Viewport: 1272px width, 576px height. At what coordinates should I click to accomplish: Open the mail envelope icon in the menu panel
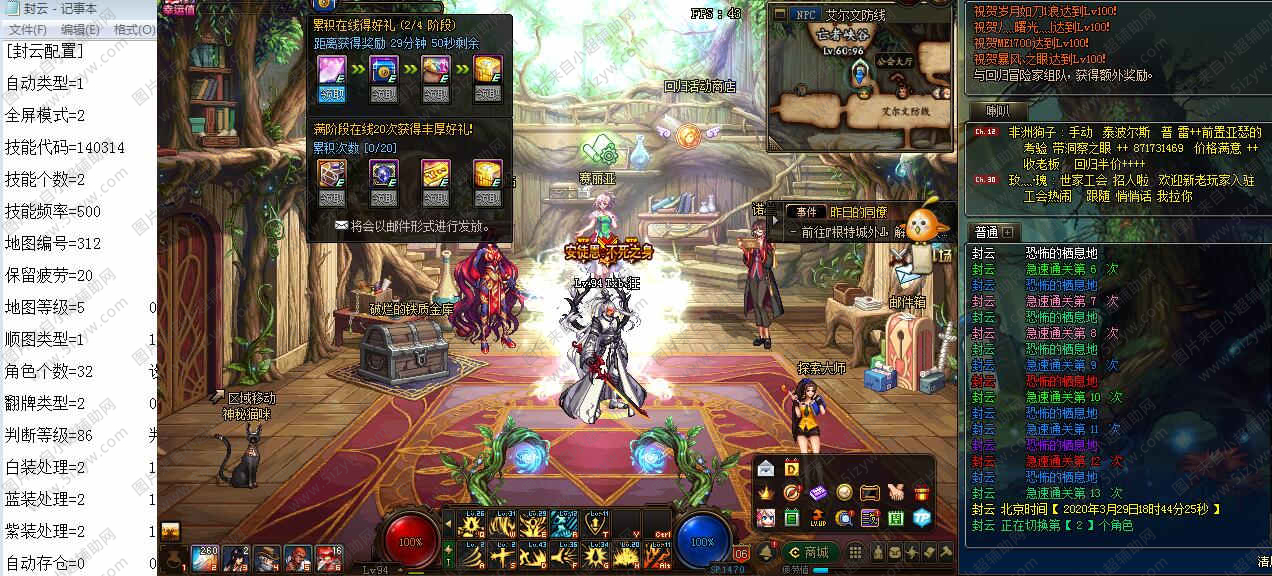pos(766,468)
